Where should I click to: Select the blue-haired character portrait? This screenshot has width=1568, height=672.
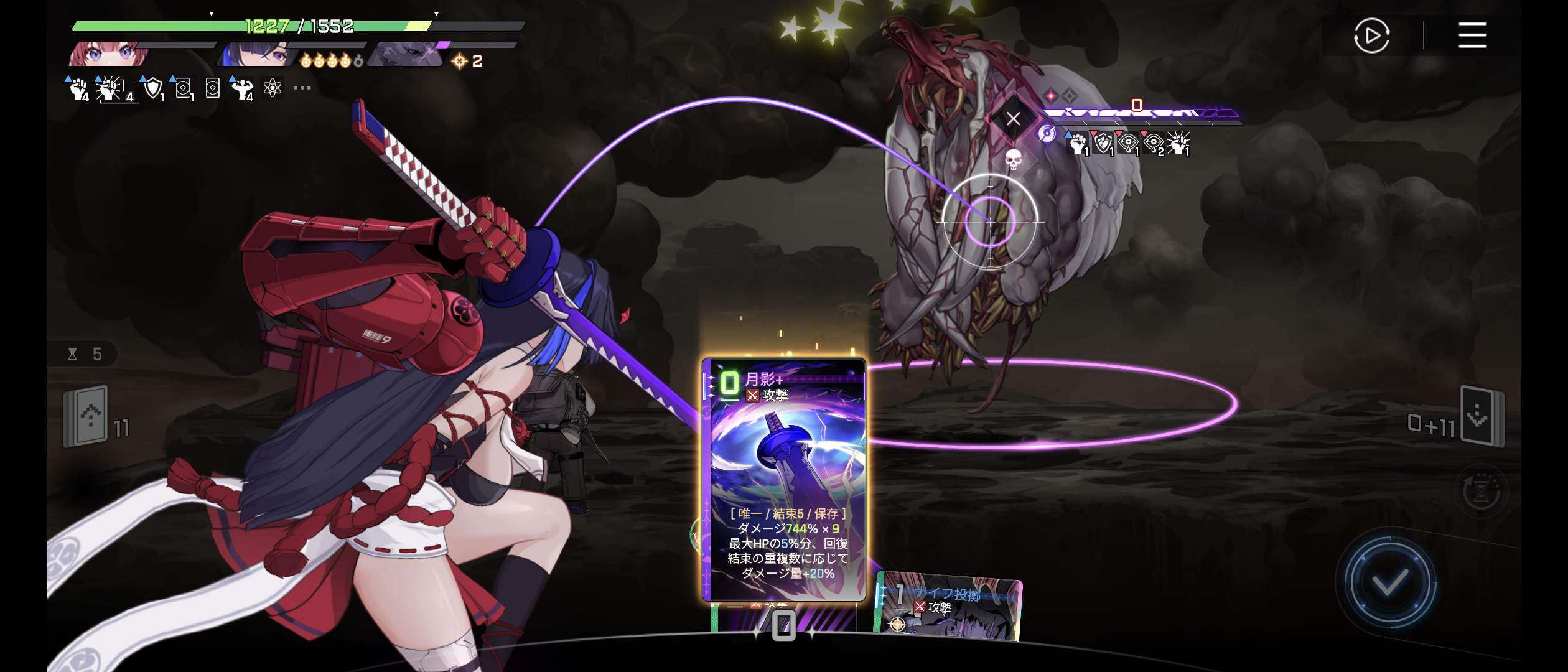tap(256, 55)
